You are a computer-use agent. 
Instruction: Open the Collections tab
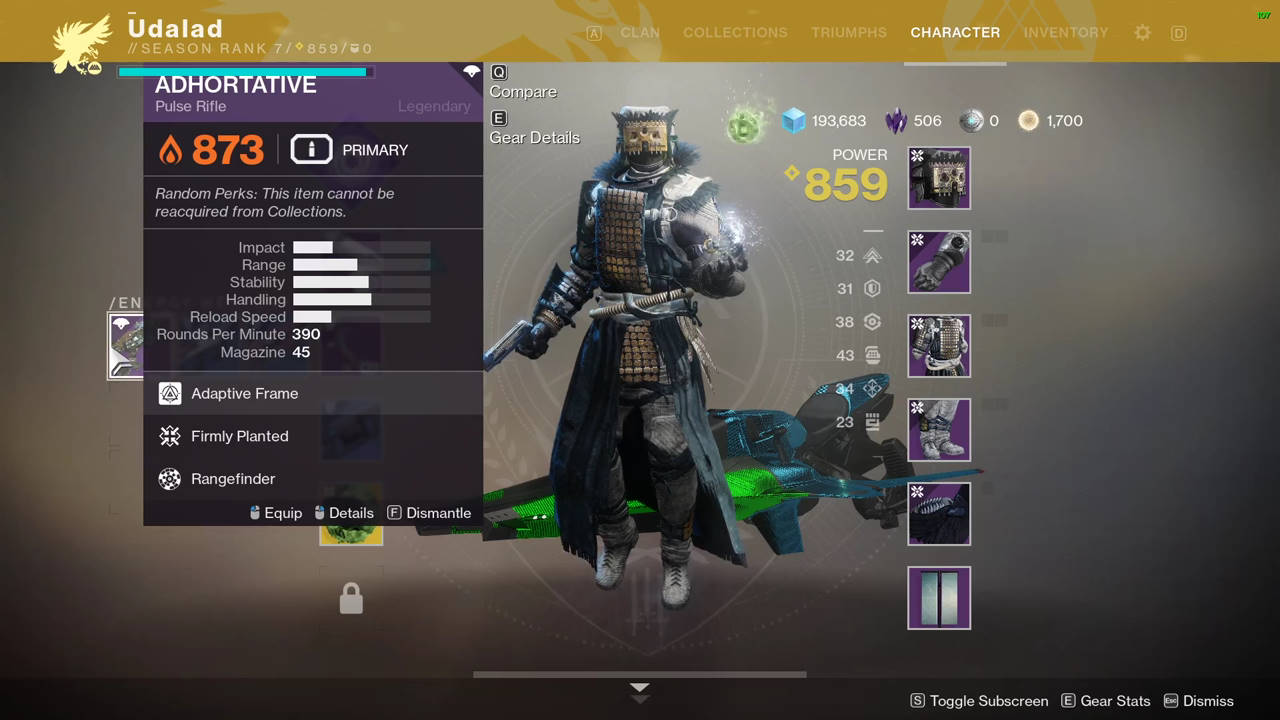pos(735,33)
